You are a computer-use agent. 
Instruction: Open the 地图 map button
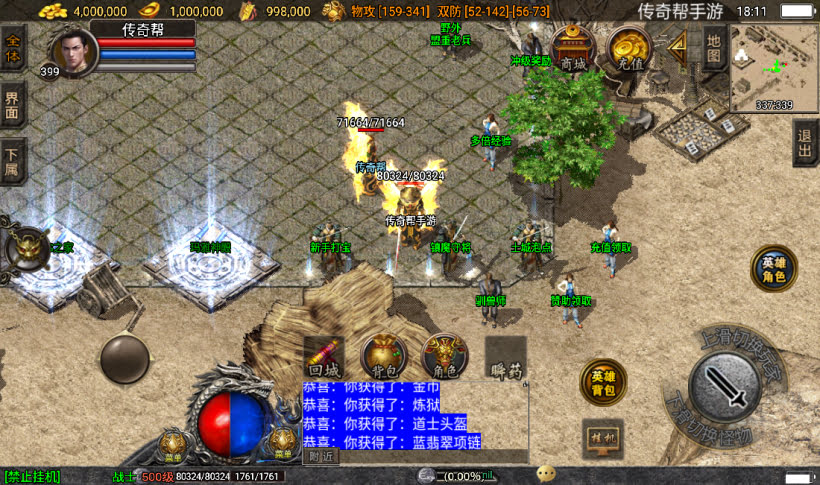point(713,48)
